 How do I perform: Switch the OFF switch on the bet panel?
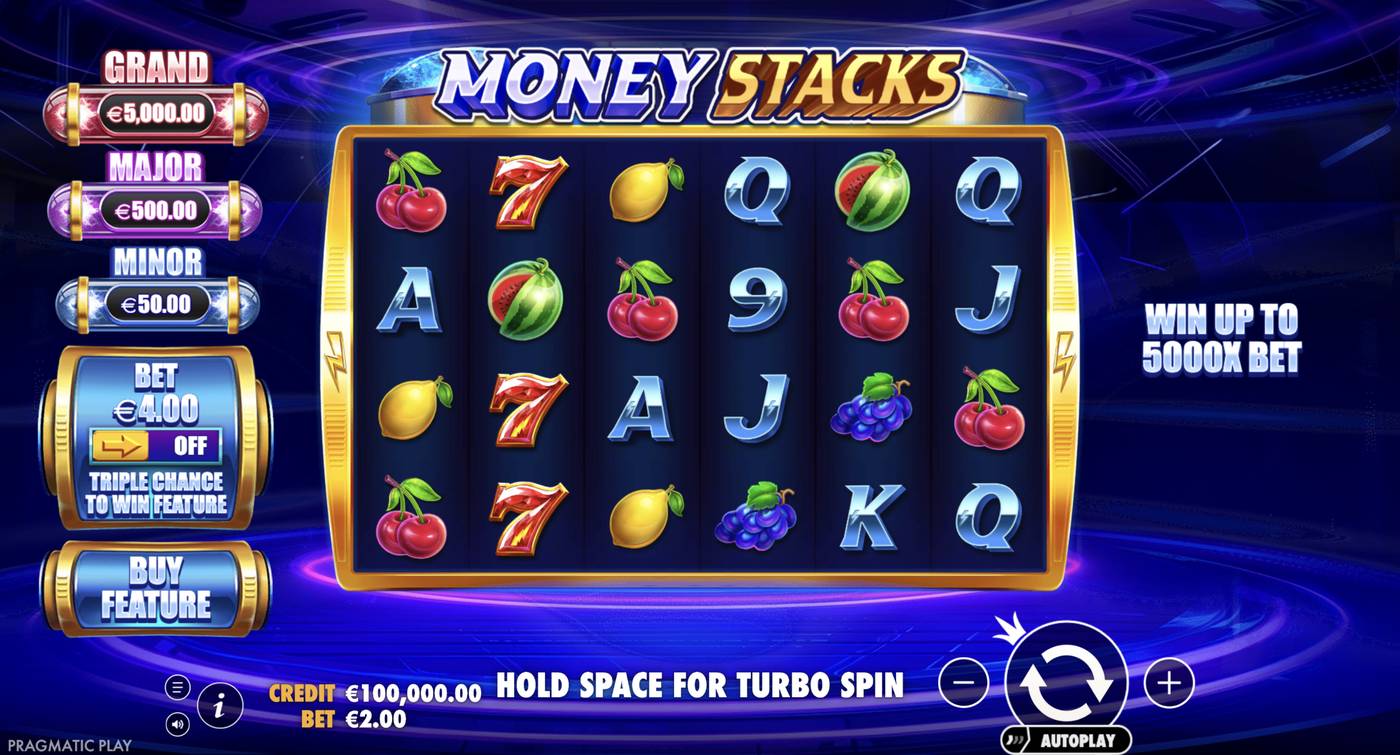click(190, 446)
